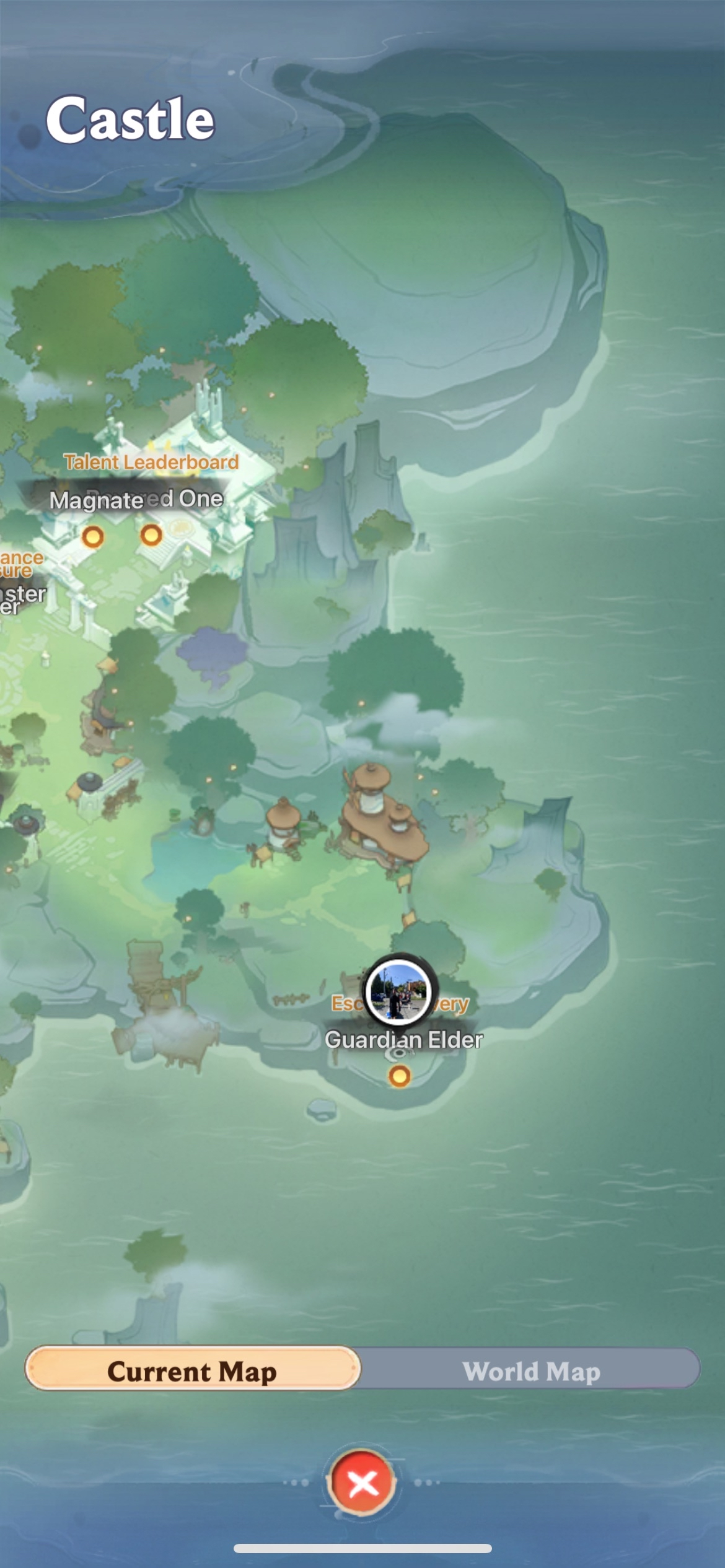Close the map with the red X
725x1568 pixels.
[362, 1483]
